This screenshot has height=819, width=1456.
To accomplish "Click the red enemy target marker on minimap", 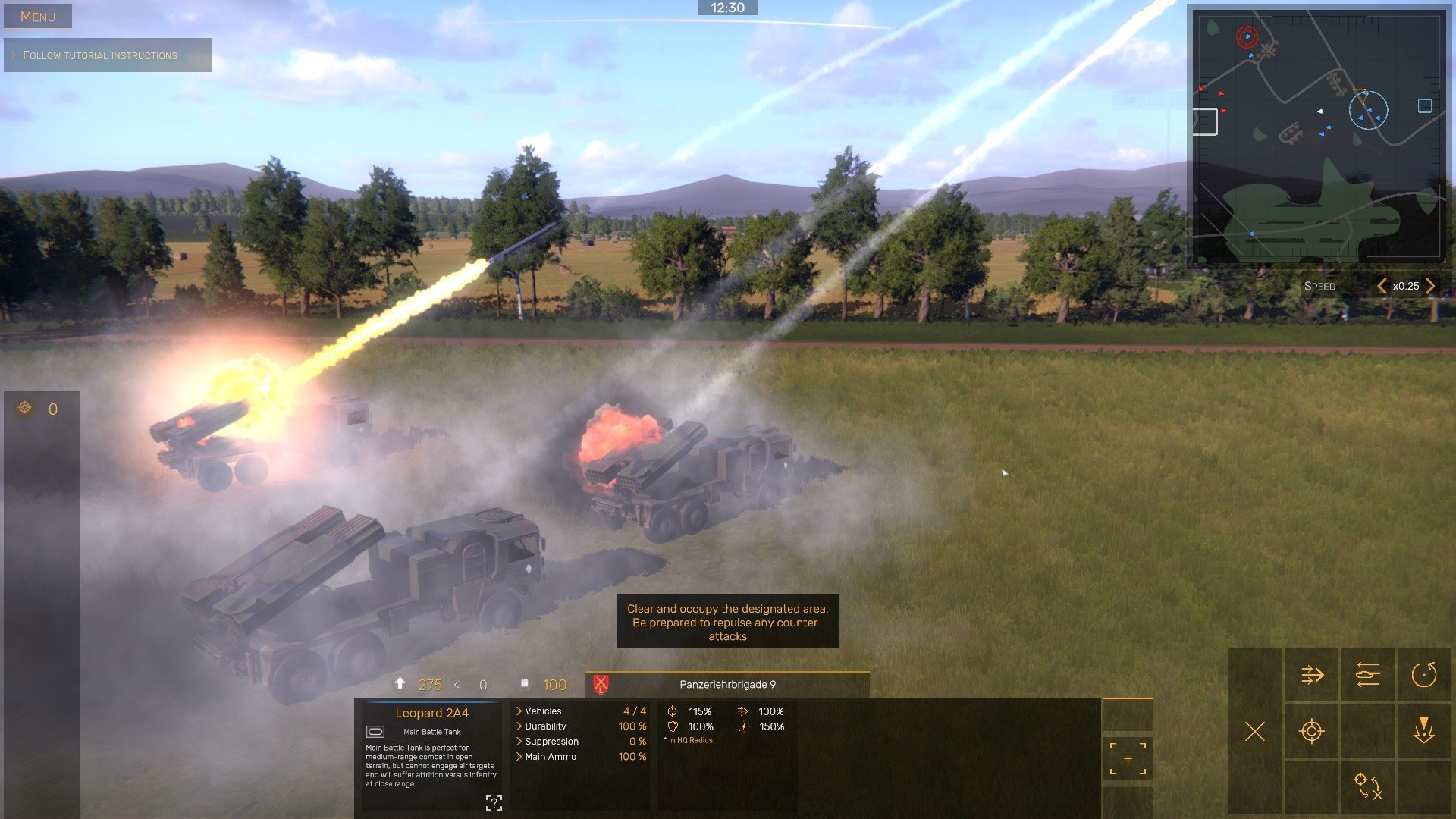I will 1247,36.
